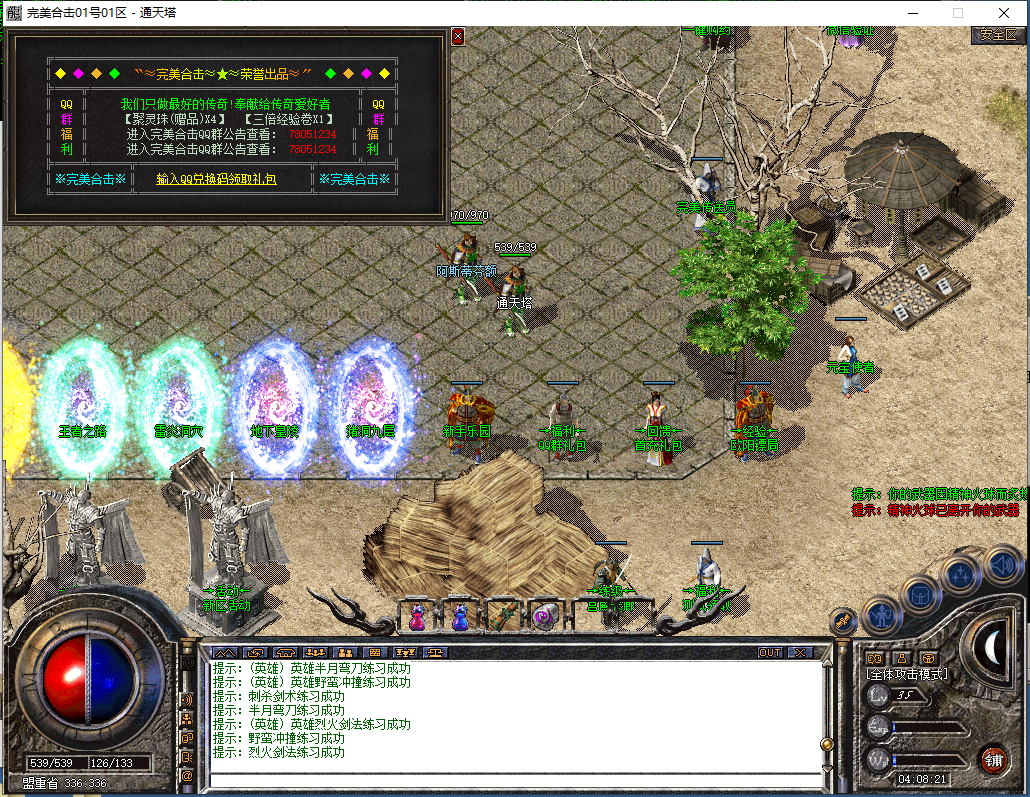Click the yellow QQ redeem code gift link

(x=217, y=179)
